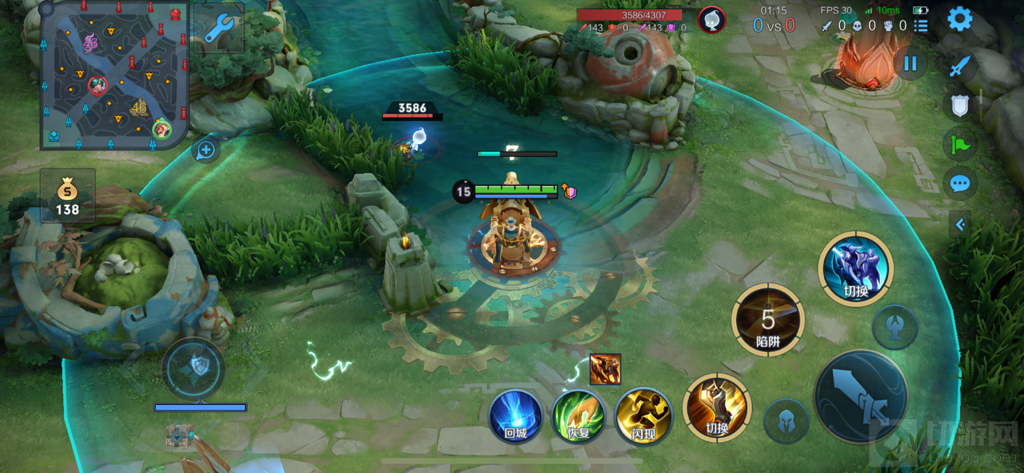Target minions with the helmet button

point(786,421)
